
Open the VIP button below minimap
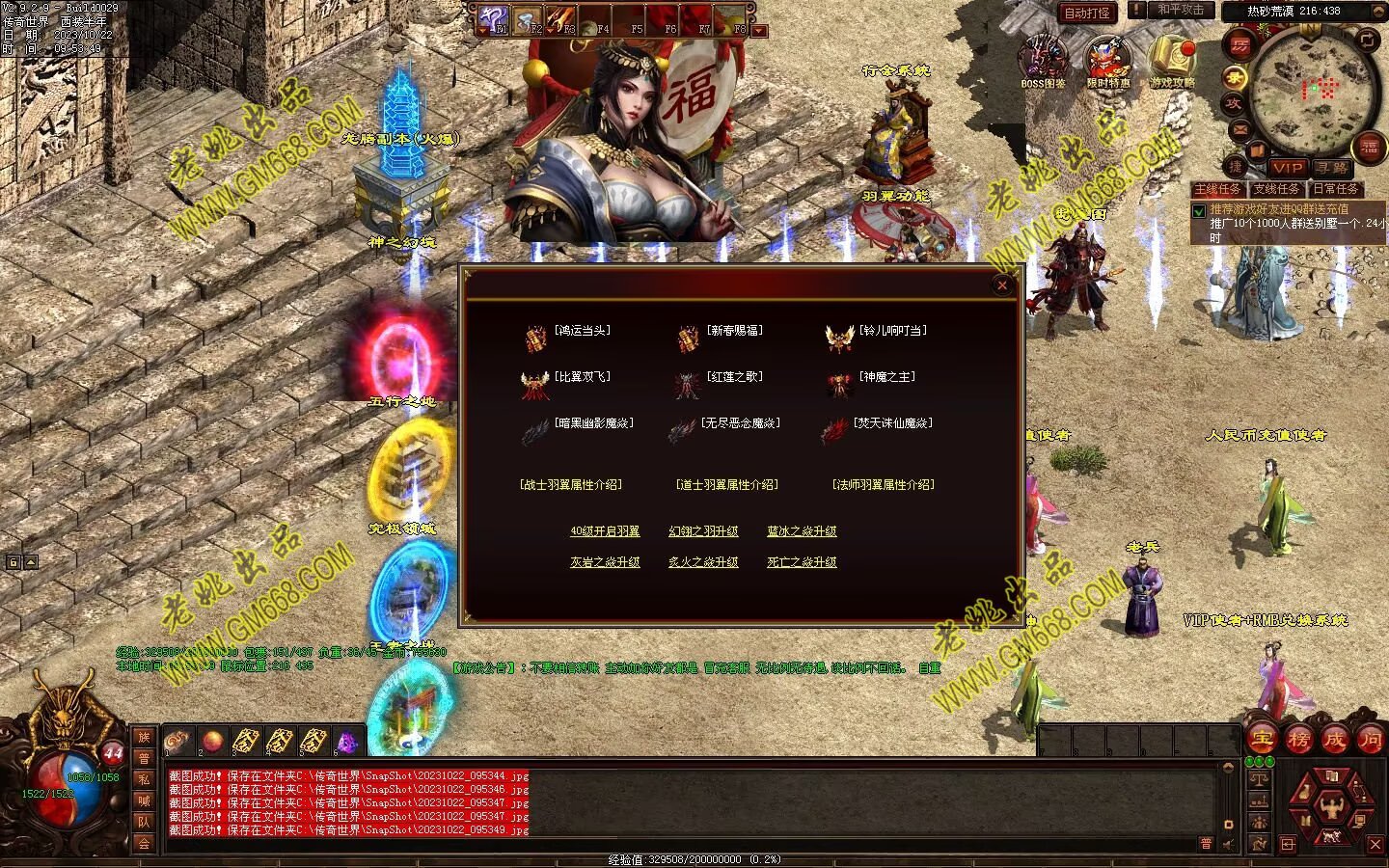coord(1287,168)
